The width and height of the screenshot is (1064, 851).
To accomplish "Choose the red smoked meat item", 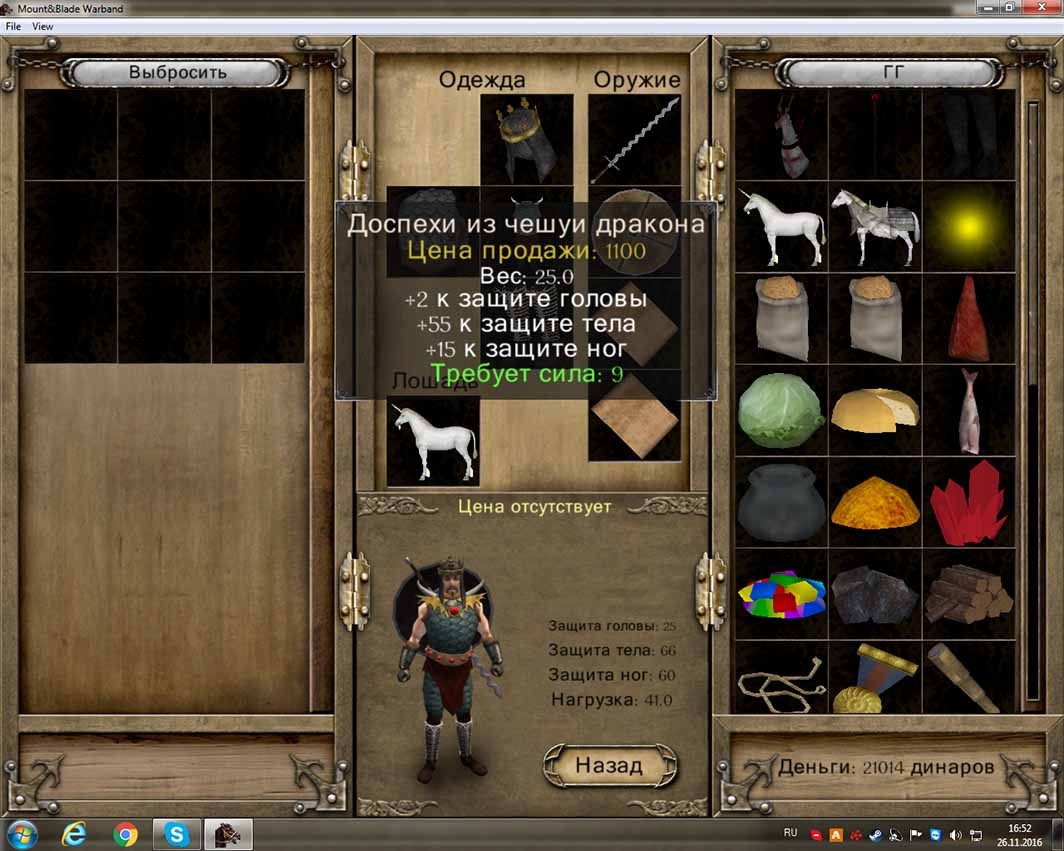I will [x=967, y=319].
